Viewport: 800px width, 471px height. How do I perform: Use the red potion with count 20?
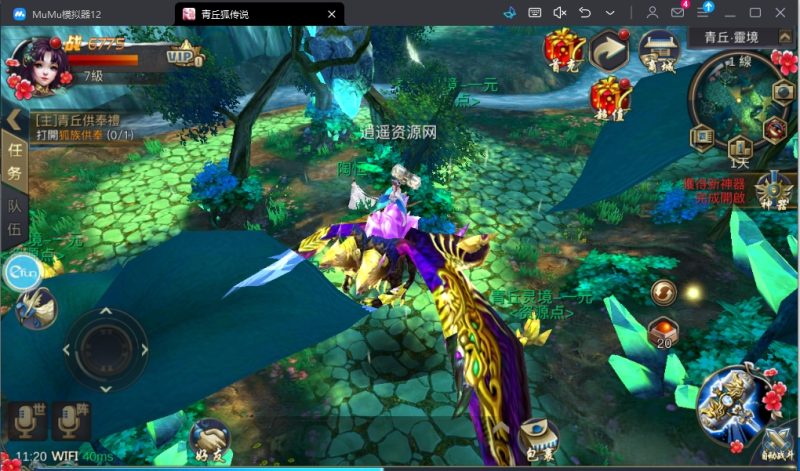(x=662, y=331)
